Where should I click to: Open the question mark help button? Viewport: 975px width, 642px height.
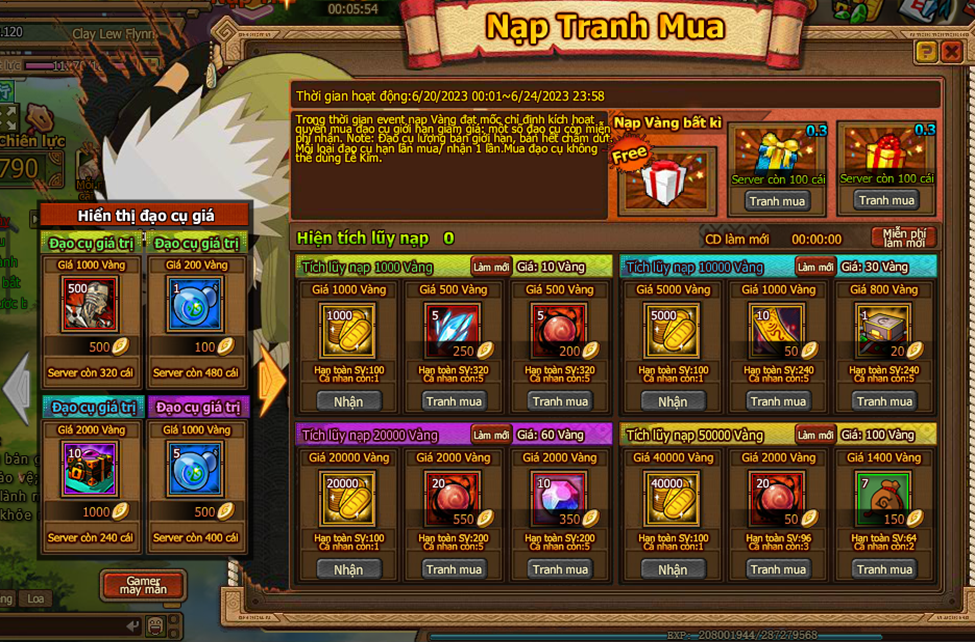926,52
